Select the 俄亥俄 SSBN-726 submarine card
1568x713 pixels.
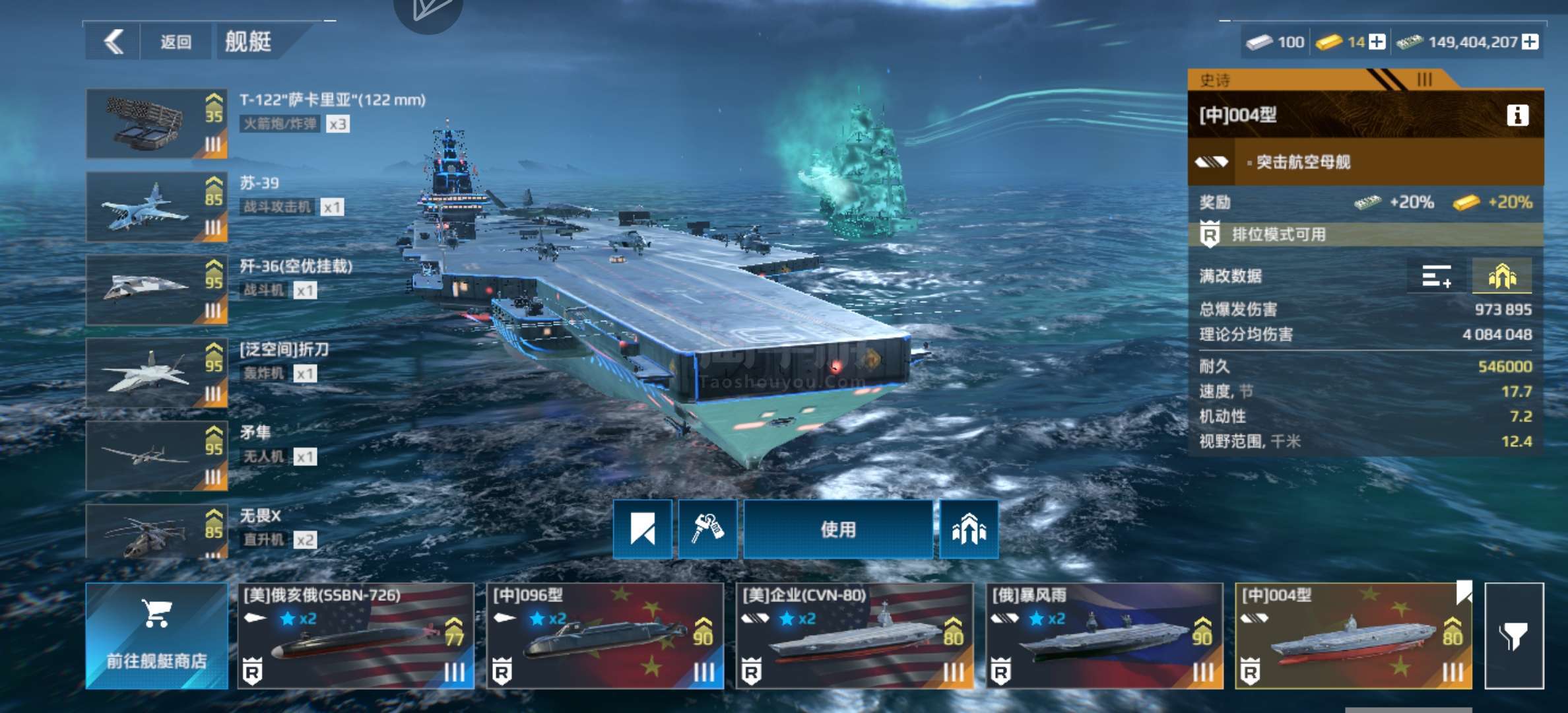pyautogui.click(x=356, y=636)
